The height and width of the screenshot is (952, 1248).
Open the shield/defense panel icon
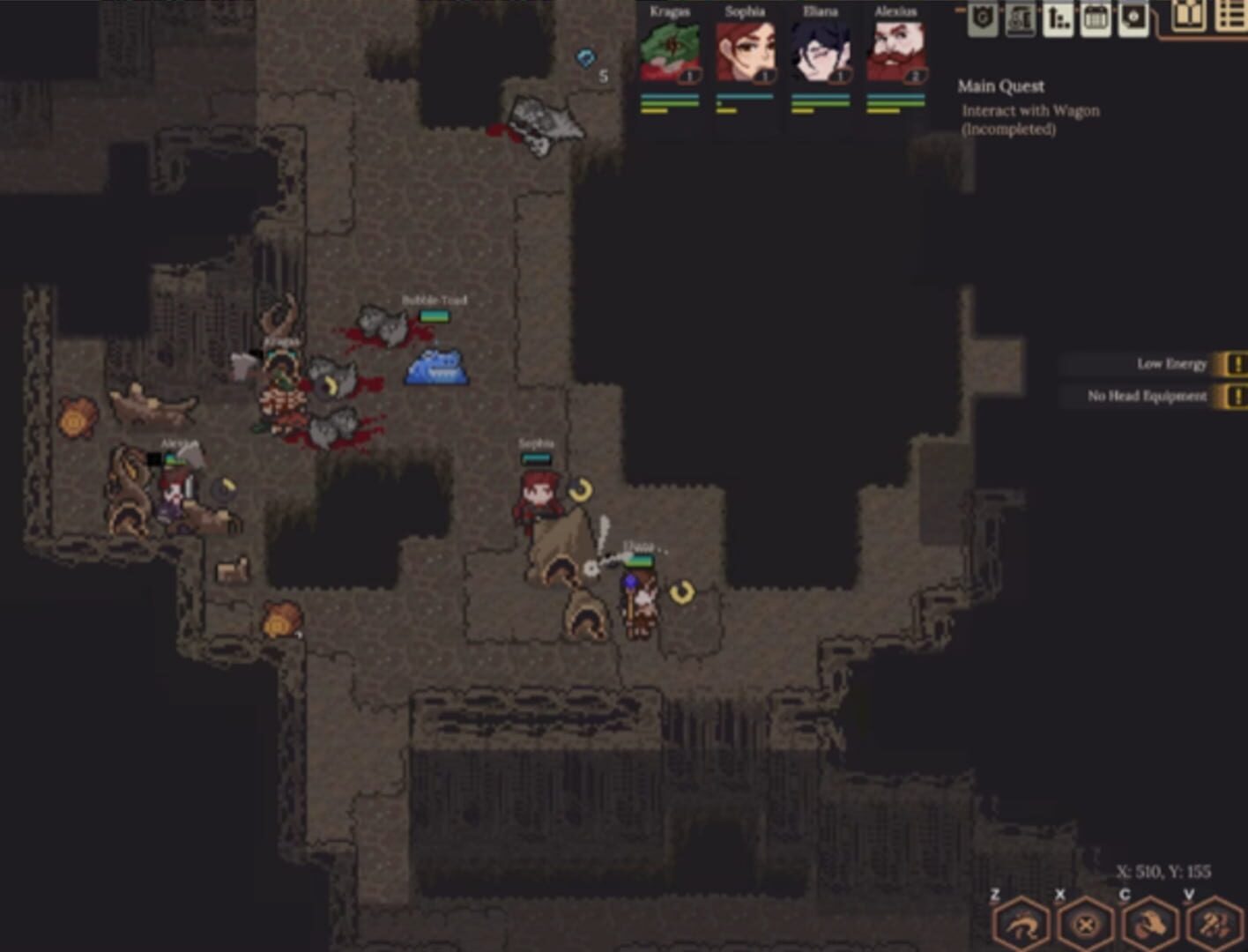pos(981,18)
